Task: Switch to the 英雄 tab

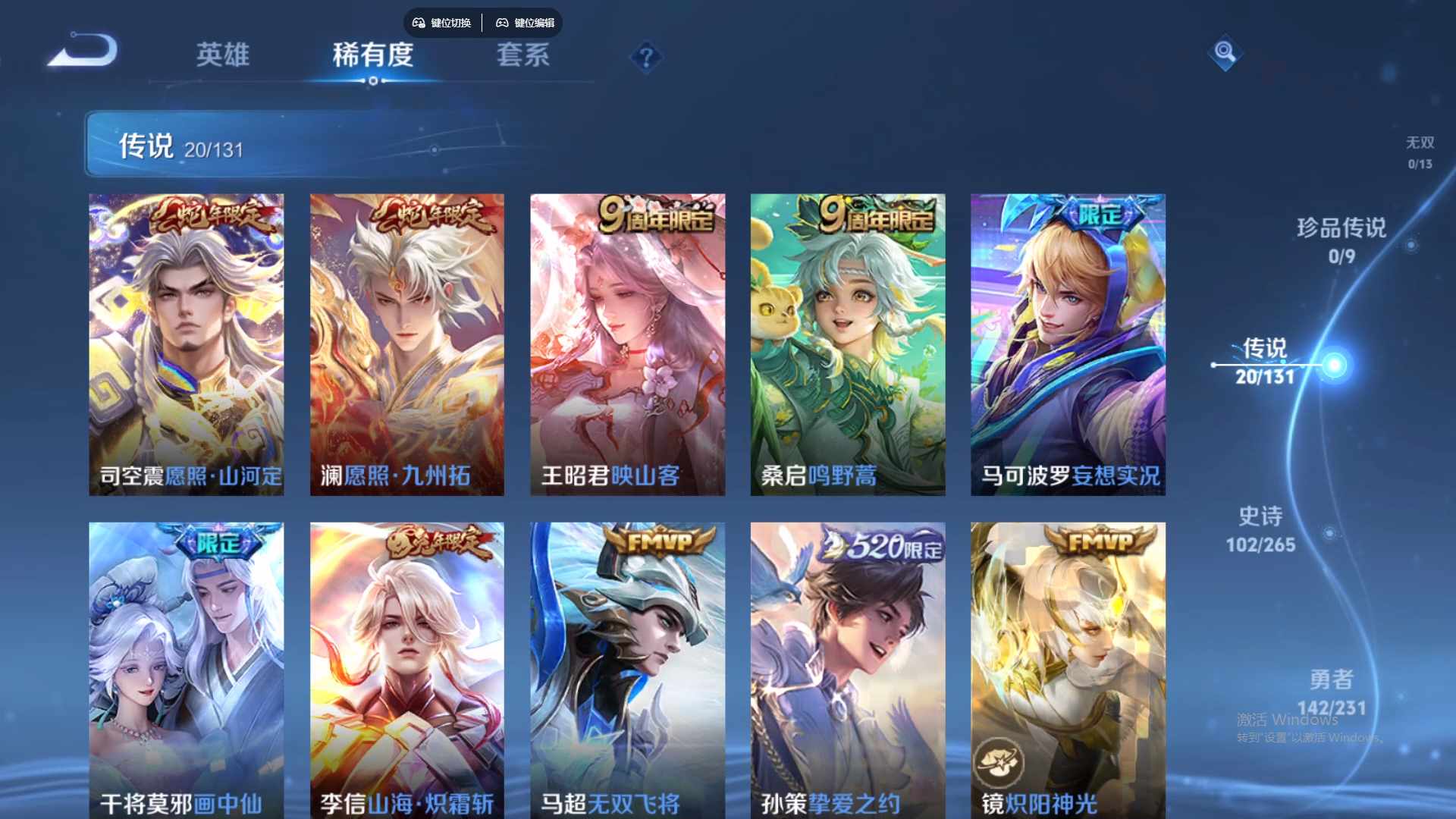Action: click(224, 55)
